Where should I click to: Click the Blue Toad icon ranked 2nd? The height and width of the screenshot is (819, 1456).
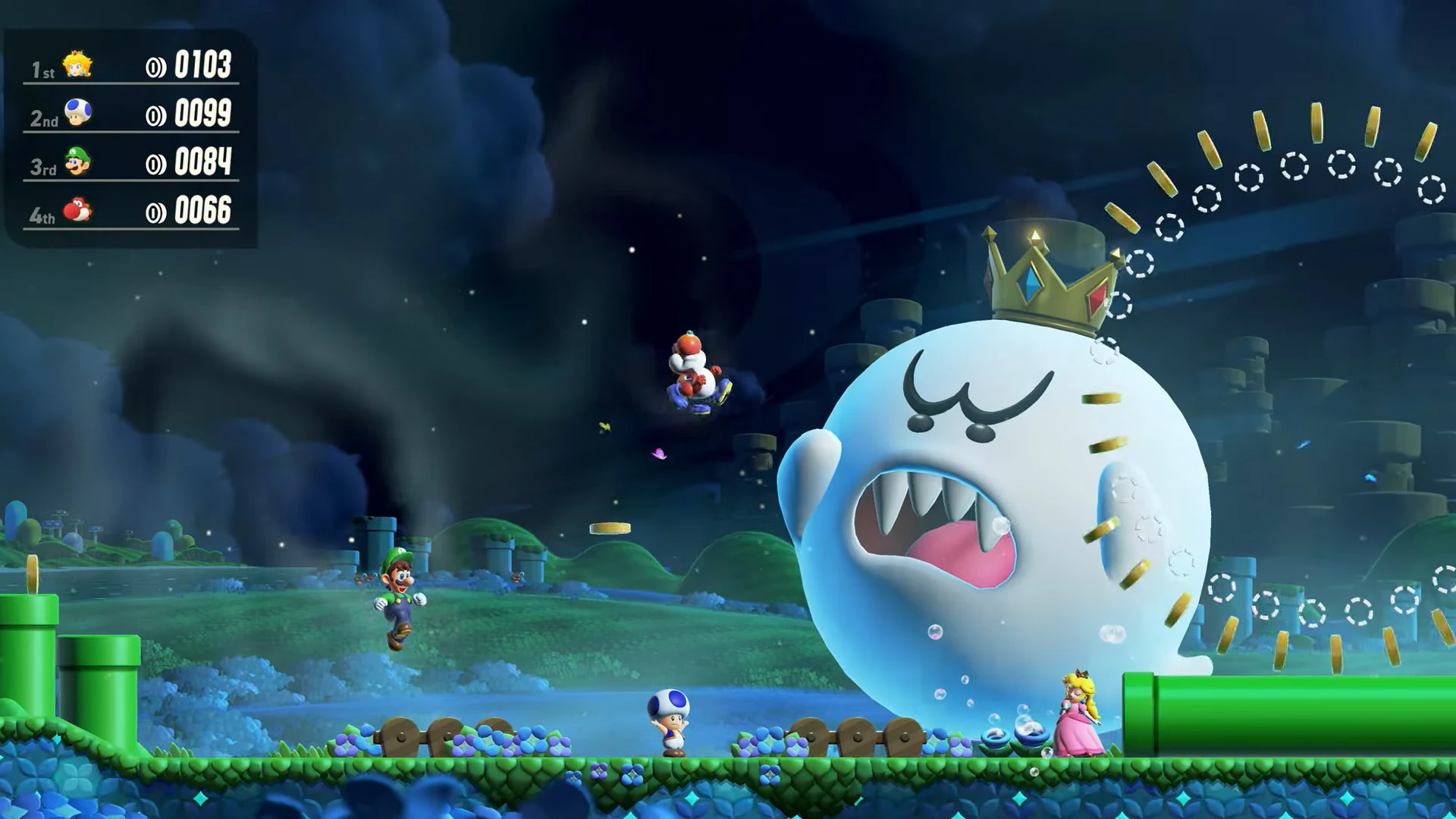click(77, 113)
